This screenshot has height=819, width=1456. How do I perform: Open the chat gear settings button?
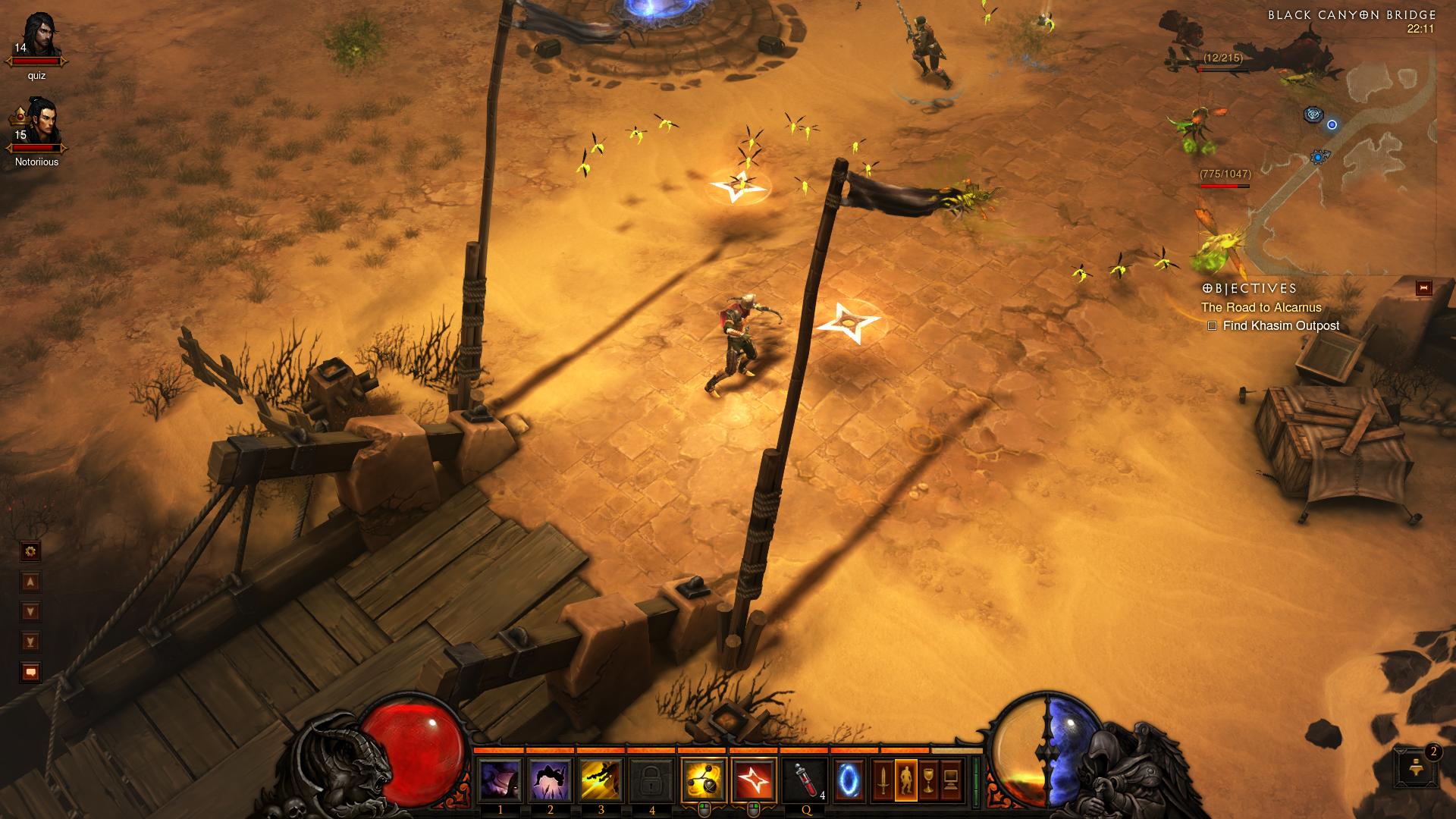pyautogui.click(x=31, y=551)
